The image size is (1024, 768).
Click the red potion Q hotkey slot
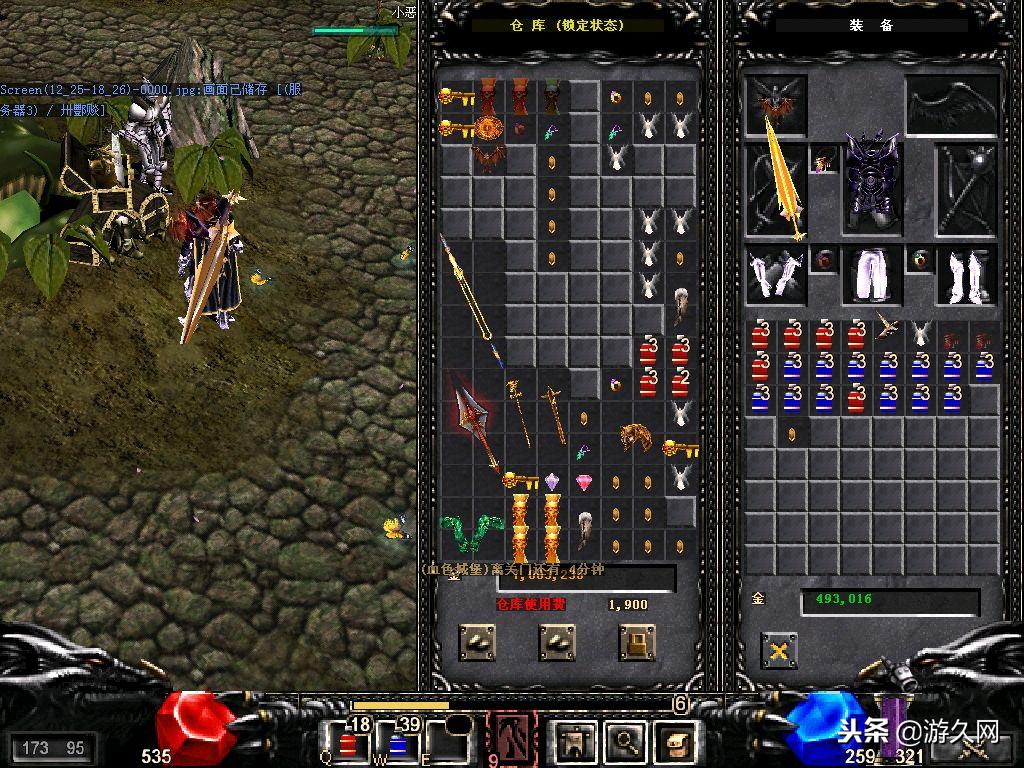(x=347, y=742)
